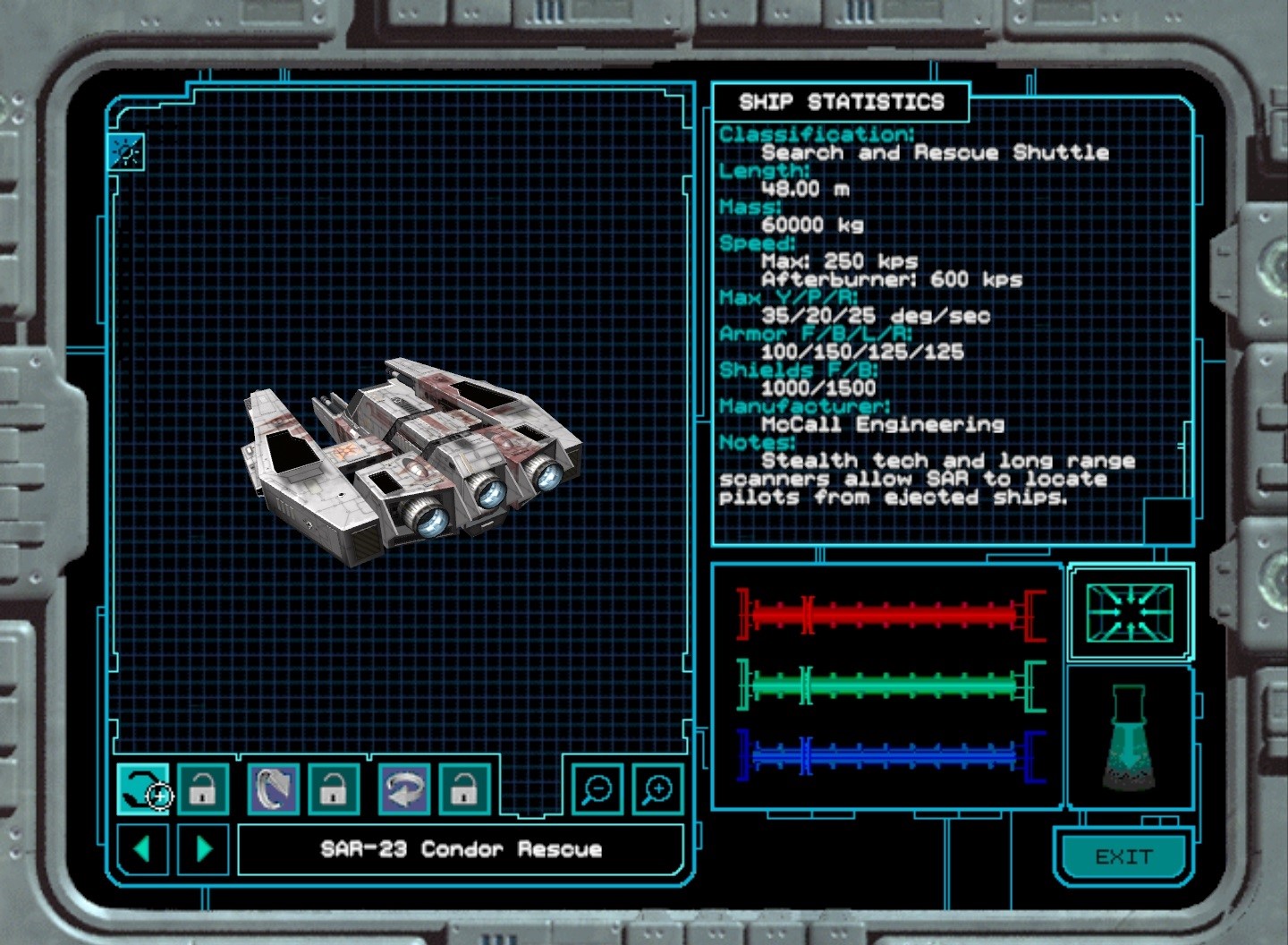
Task: Show the previous ship
Action: tap(142, 848)
